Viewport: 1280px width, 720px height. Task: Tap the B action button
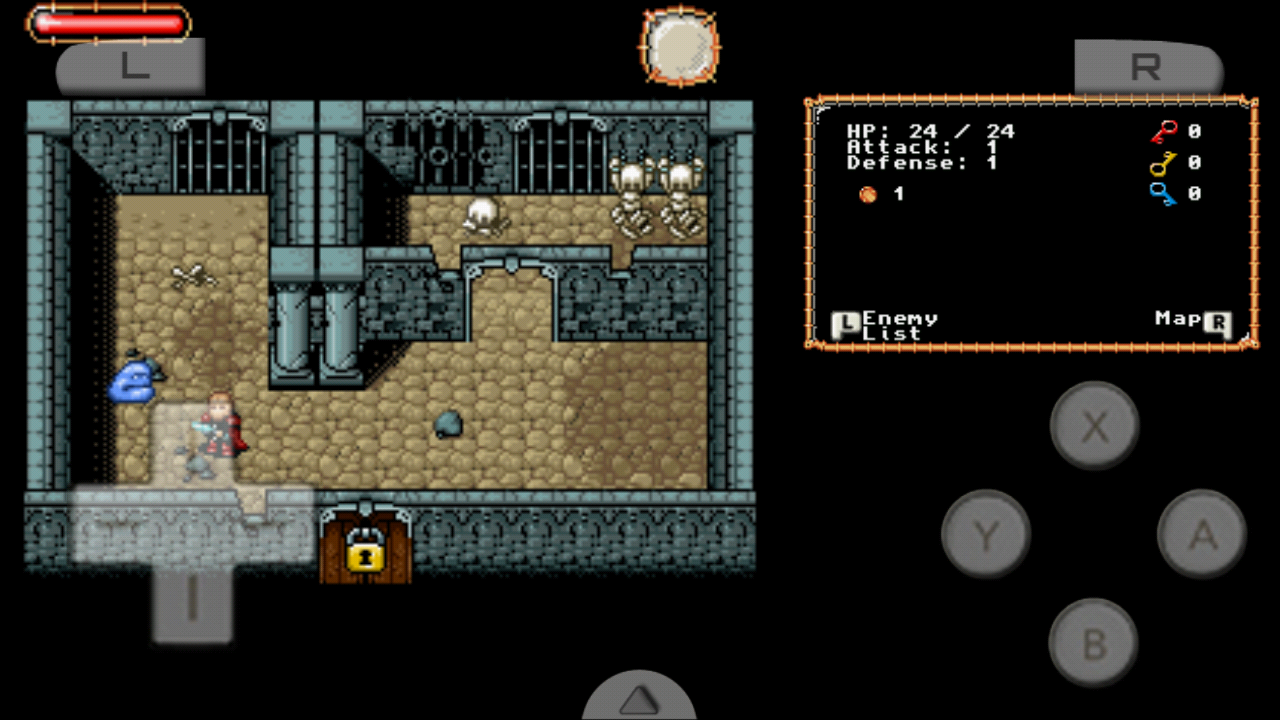tap(1094, 643)
